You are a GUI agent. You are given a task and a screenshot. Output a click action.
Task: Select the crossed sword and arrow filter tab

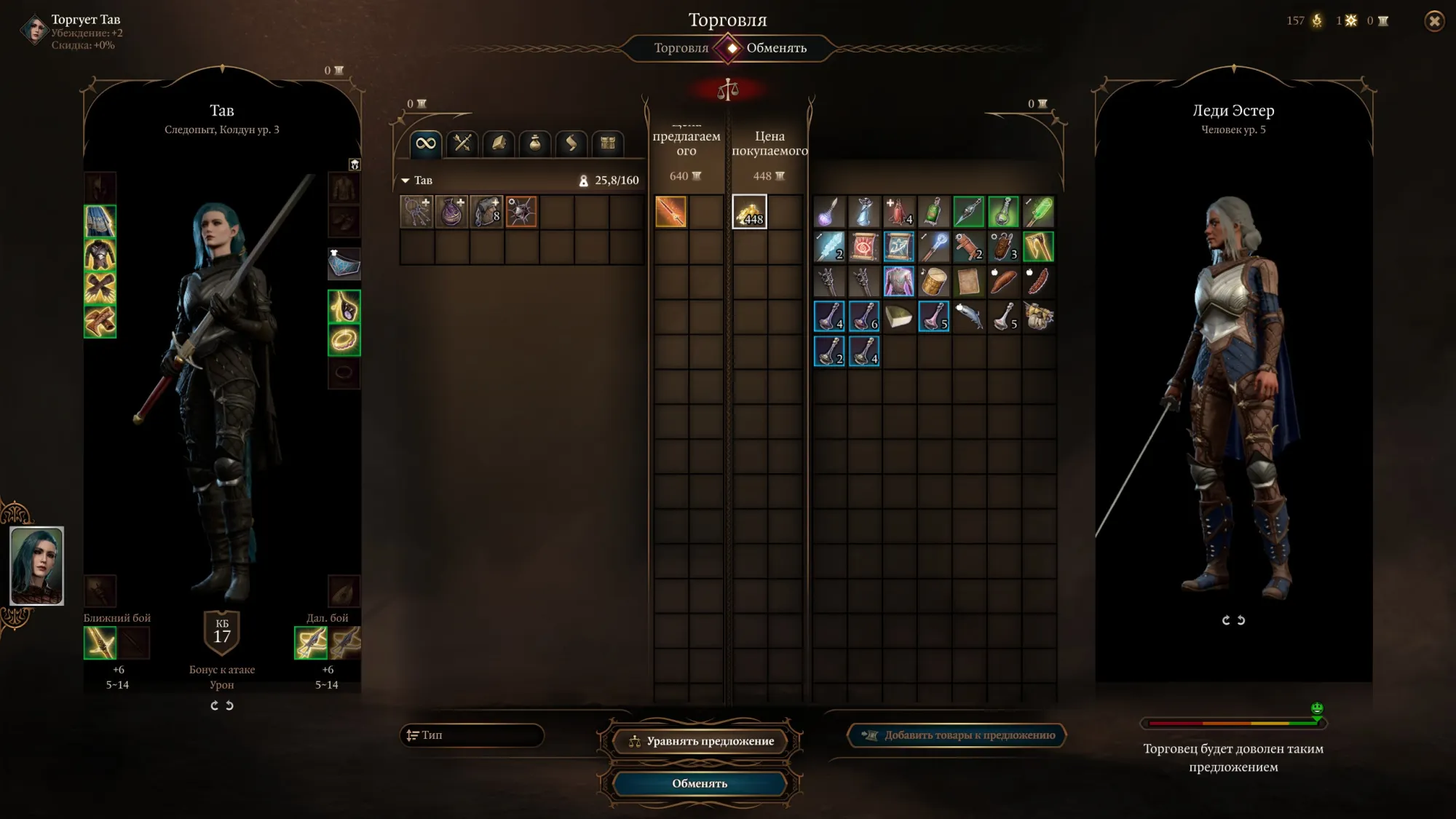462,143
